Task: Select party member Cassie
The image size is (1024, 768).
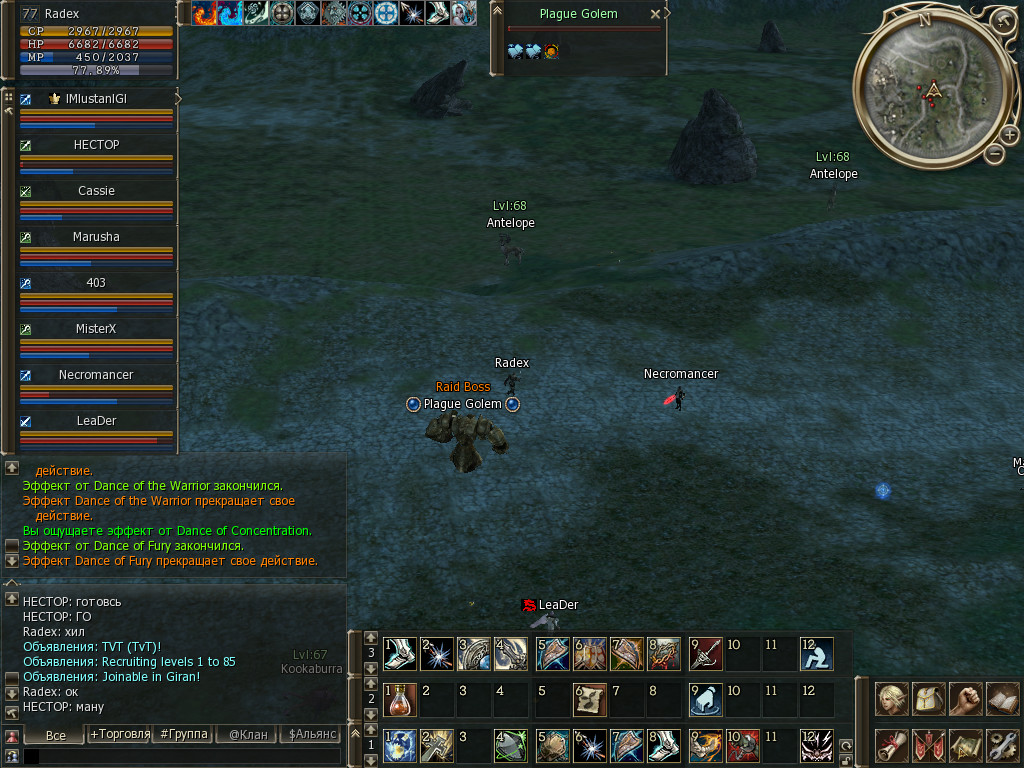Action: point(96,191)
